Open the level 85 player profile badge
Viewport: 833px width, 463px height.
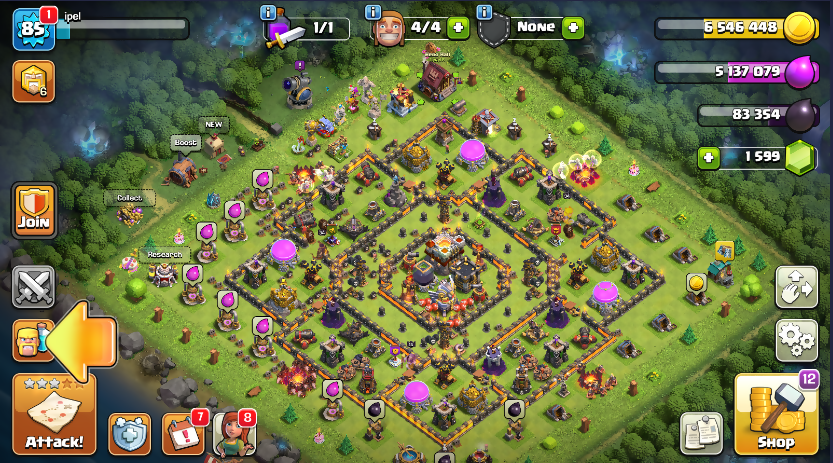pos(32,30)
